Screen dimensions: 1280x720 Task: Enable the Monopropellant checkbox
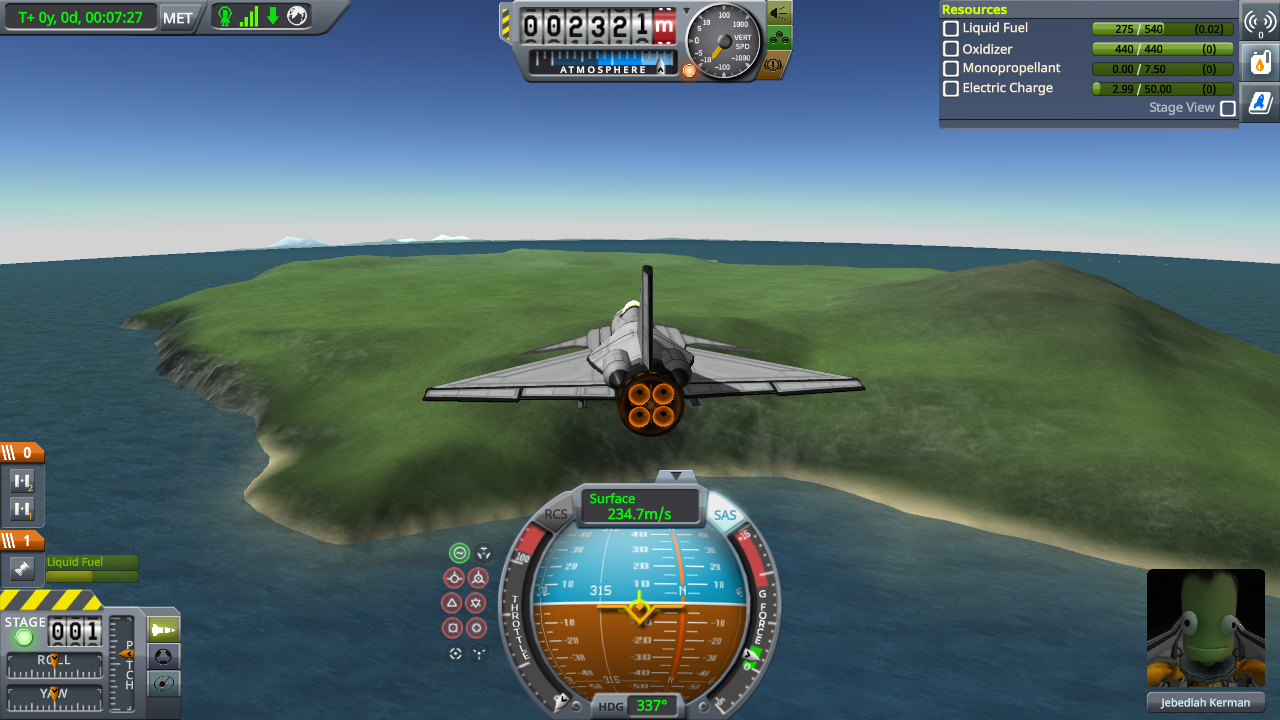click(951, 69)
